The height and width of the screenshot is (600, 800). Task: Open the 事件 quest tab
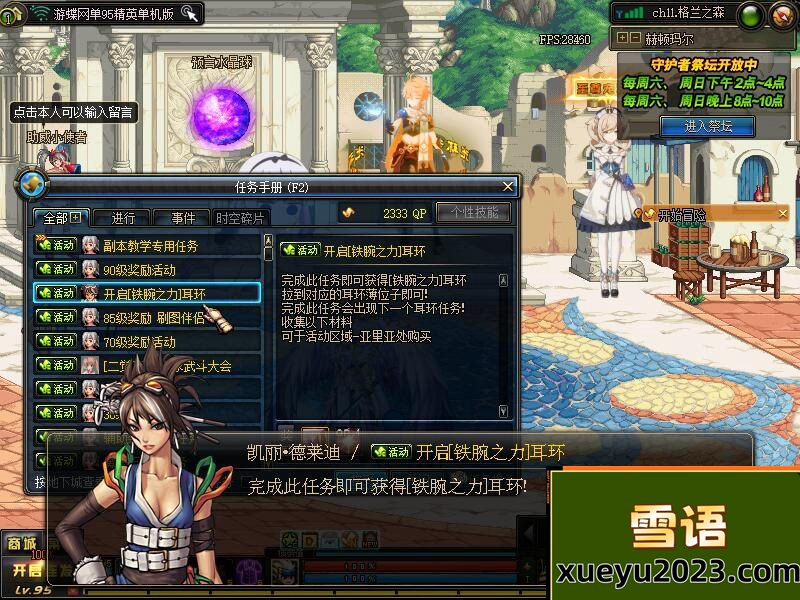pyautogui.click(x=182, y=218)
